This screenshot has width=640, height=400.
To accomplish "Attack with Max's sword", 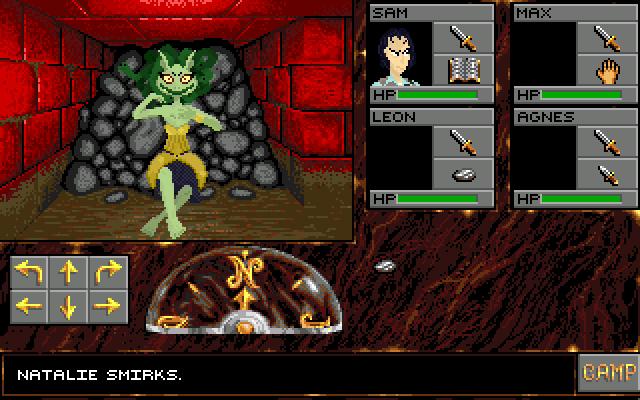I will (x=606, y=38).
